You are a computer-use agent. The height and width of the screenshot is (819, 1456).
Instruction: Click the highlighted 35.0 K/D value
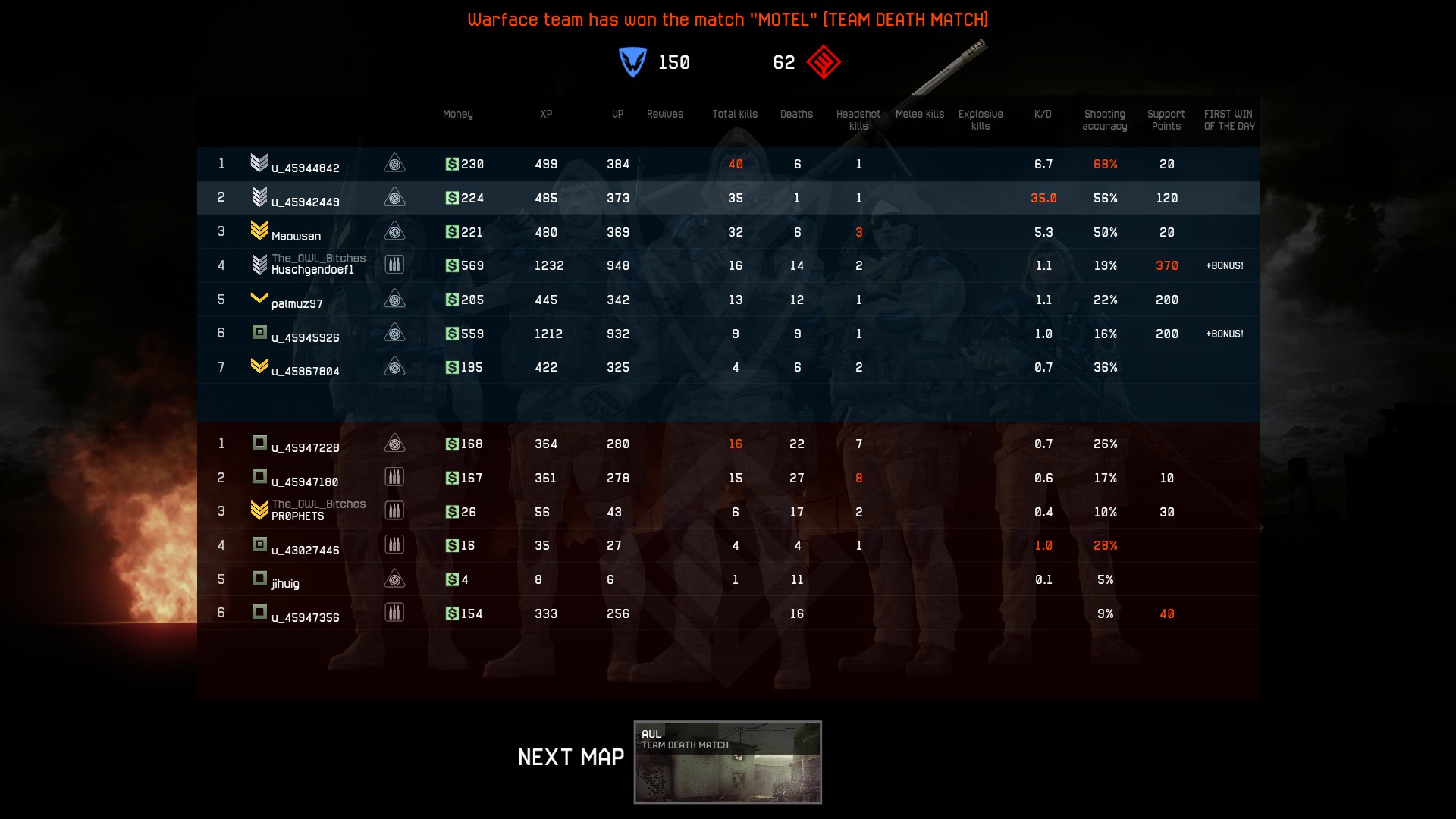[x=1043, y=198]
